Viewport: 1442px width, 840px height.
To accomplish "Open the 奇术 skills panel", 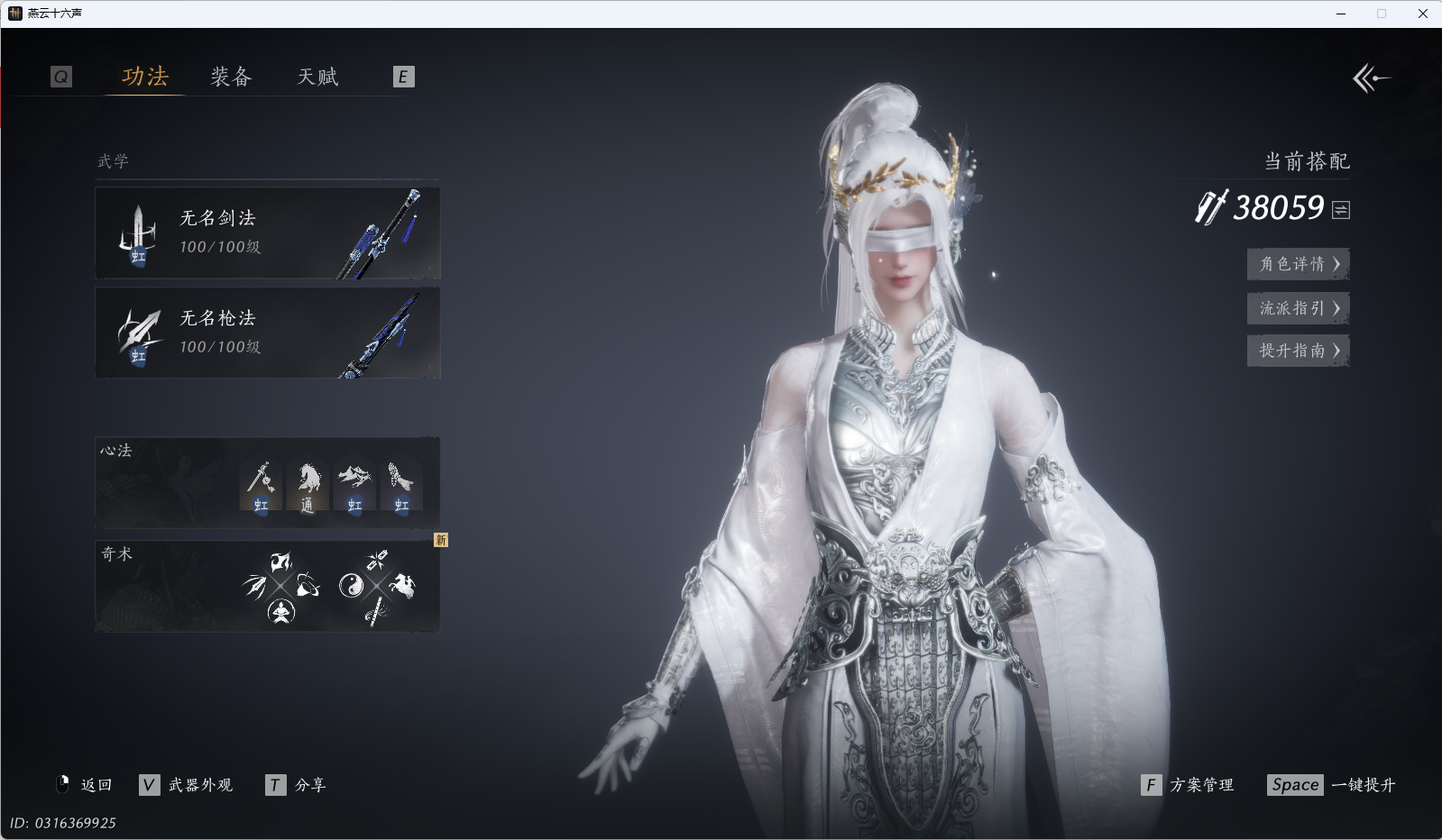I will pyautogui.click(x=267, y=586).
